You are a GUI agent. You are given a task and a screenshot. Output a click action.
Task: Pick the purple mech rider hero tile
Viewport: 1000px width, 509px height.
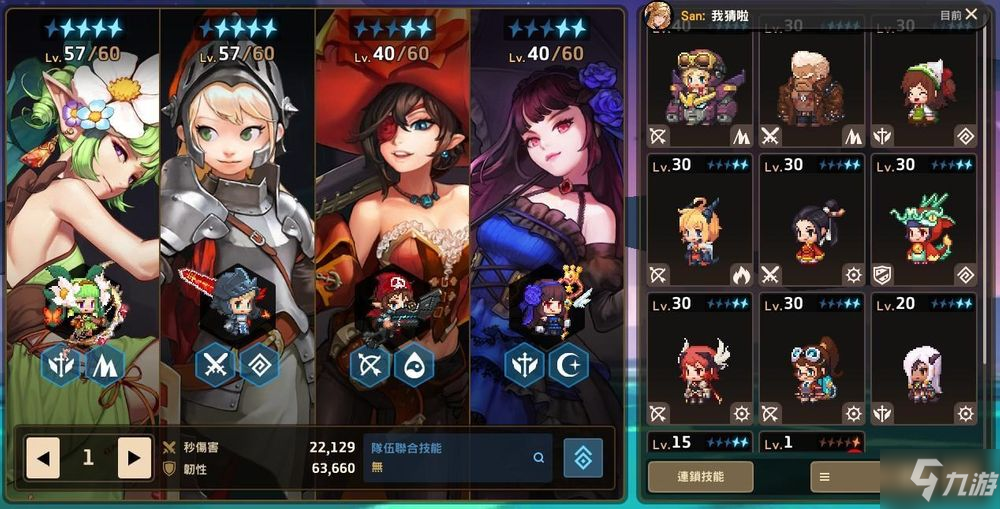tap(699, 90)
